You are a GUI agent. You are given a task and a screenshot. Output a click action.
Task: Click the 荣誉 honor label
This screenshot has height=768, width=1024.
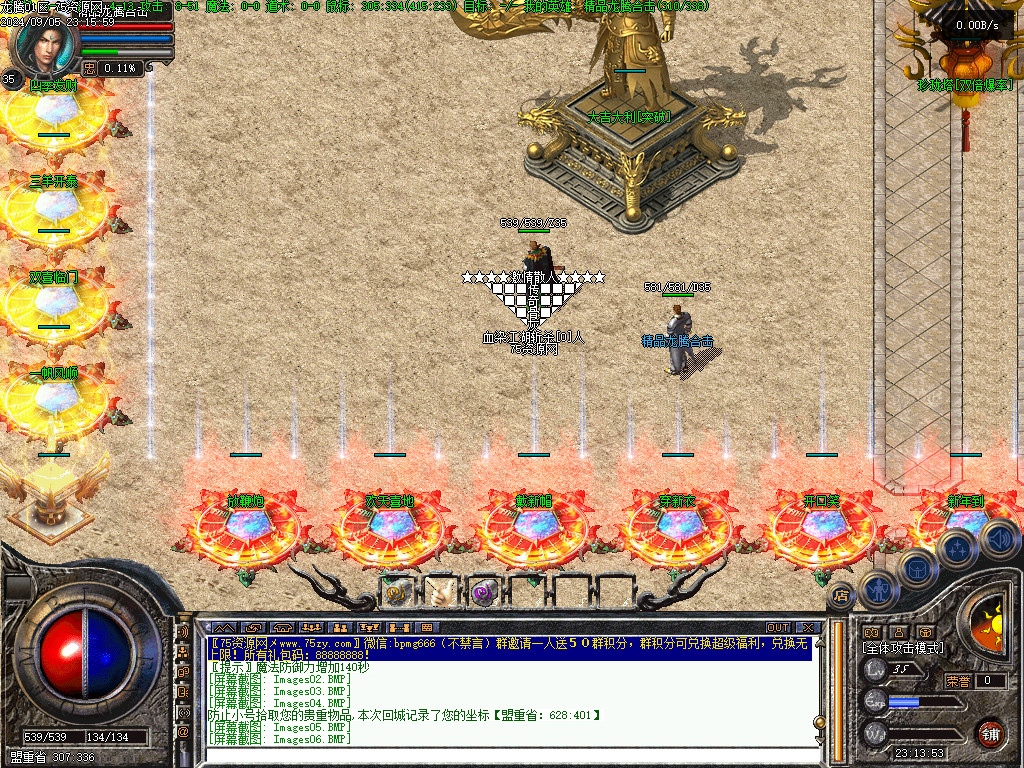click(957, 681)
